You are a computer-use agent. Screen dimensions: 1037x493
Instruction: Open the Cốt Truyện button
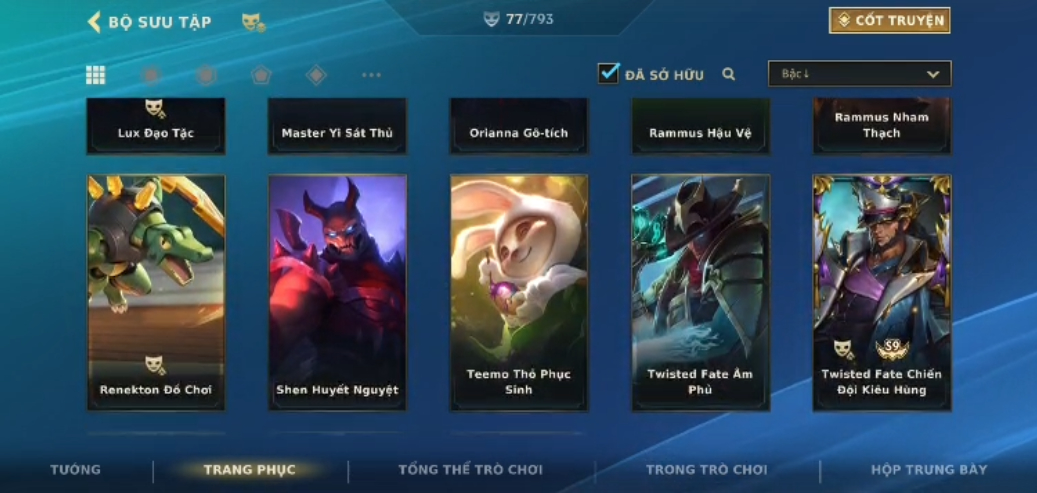(889, 20)
